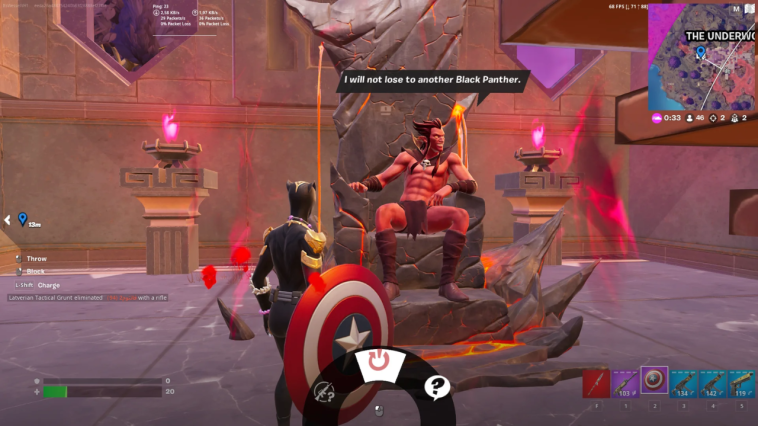Viewport: 758px width, 426px height.
Task: Choose the red spear pickaxe slot
Action: point(597,384)
